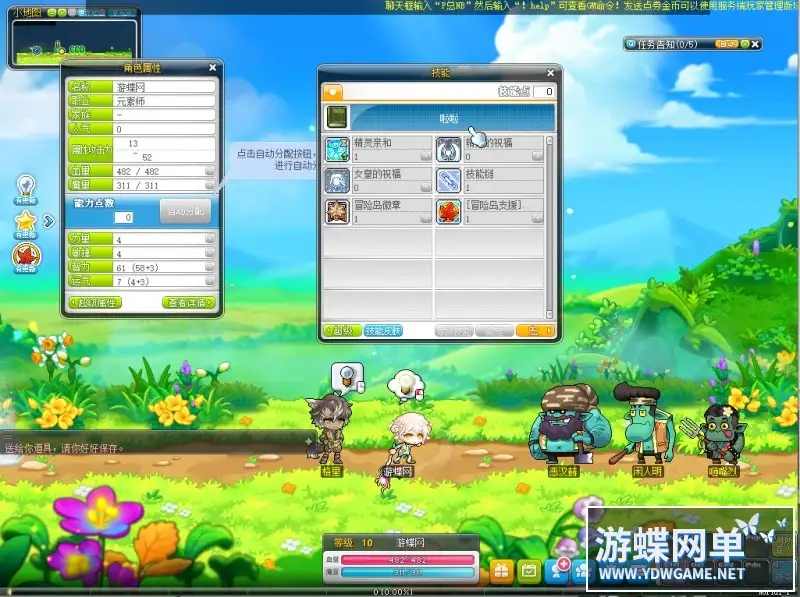800x597 pixels.
Task: Click the skill book icon
Action: (x=337, y=117)
